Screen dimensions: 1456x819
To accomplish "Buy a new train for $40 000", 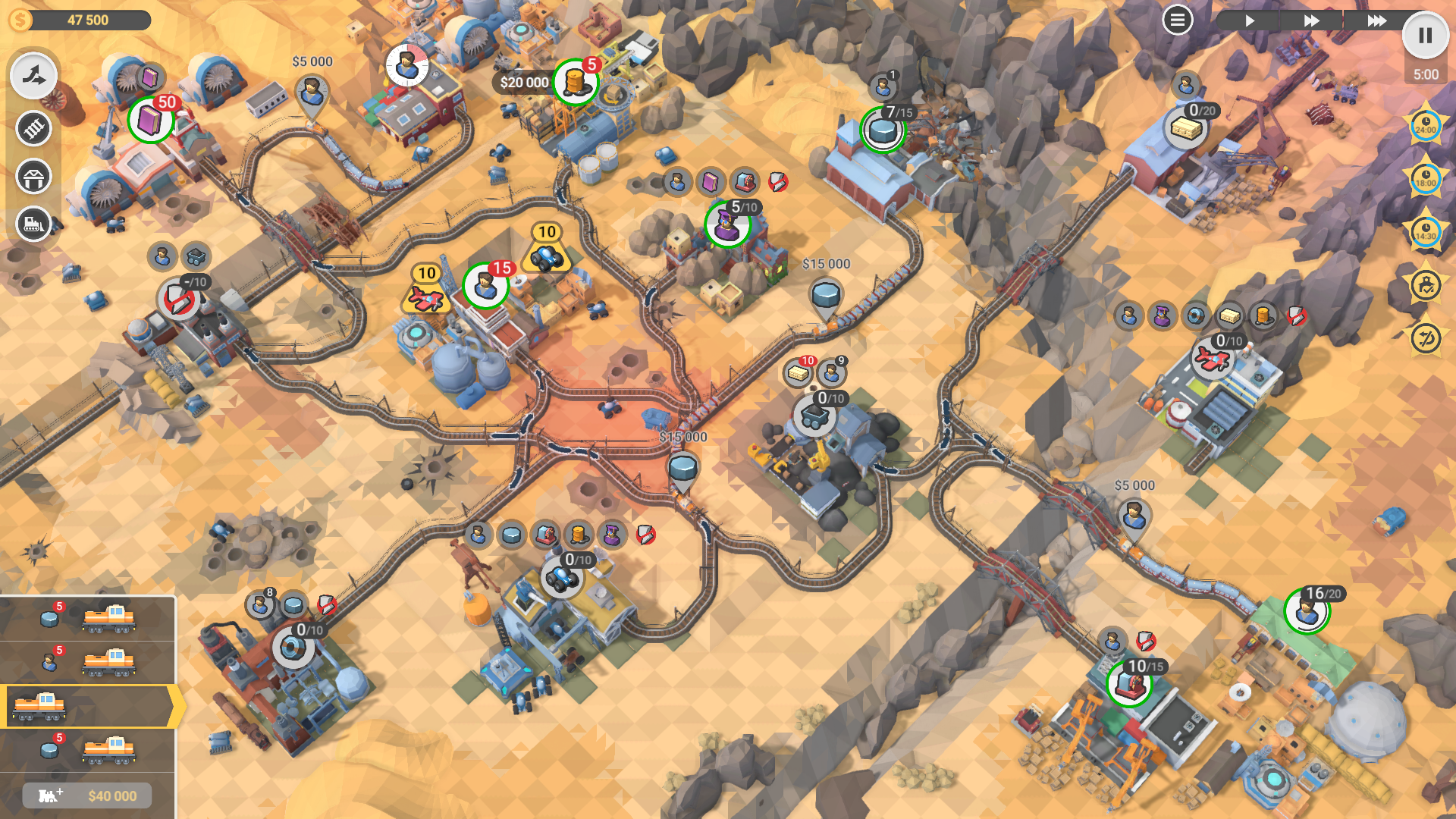I will [x=87, y=795].
